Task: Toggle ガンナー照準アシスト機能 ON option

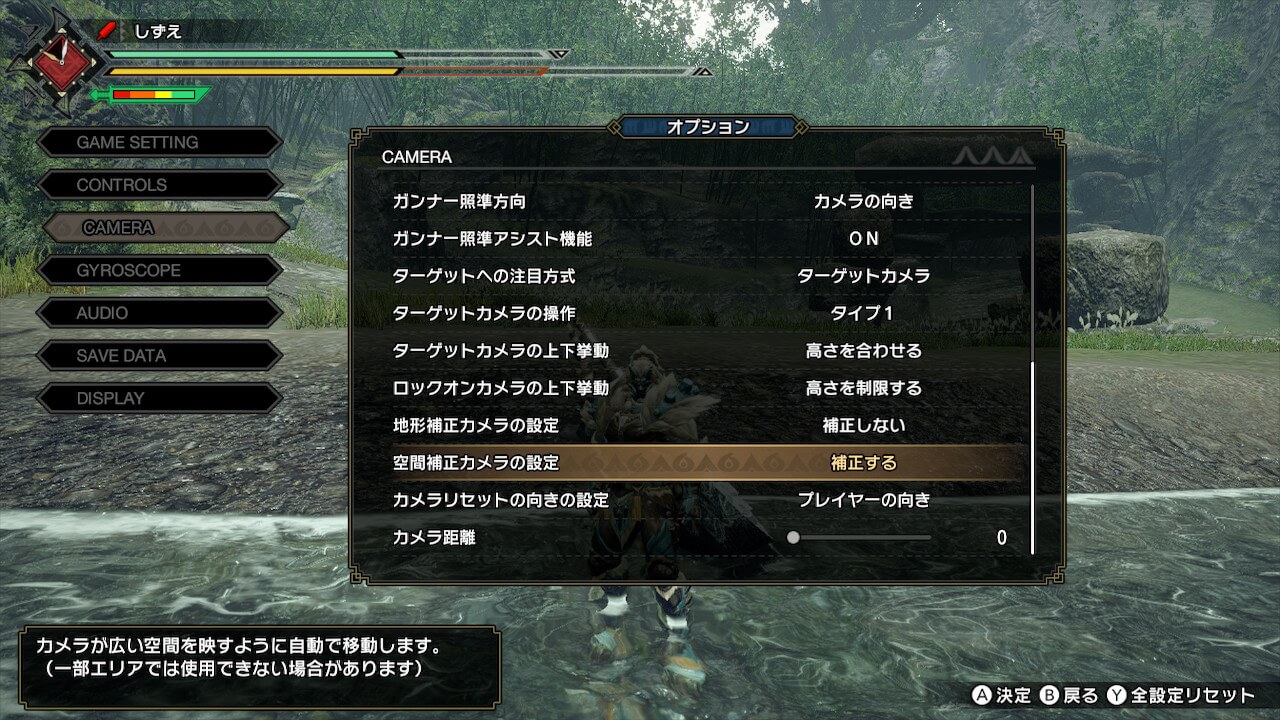Action: [863, 238]
